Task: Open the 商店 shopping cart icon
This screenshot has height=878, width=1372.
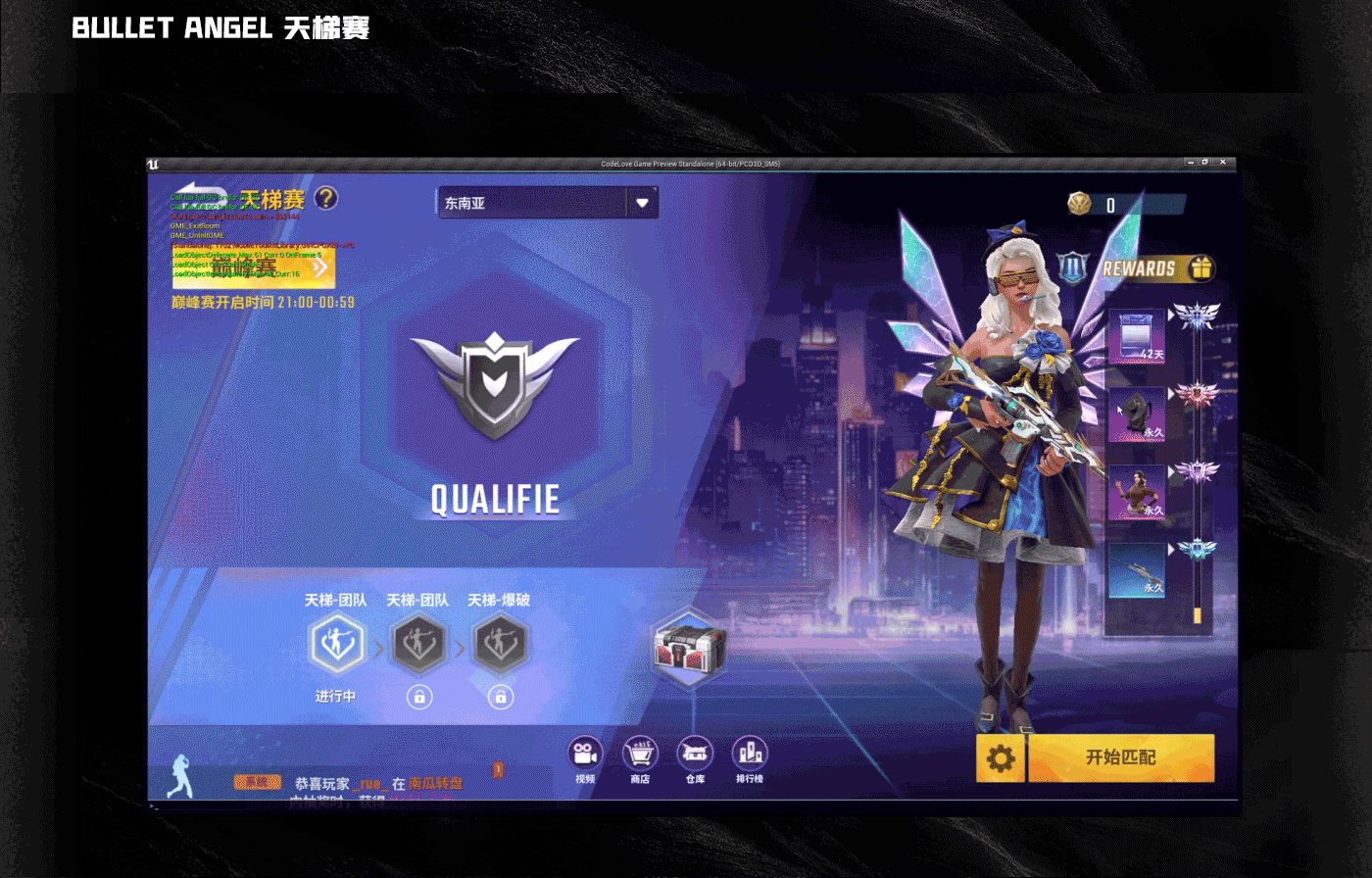Action: 639,755
